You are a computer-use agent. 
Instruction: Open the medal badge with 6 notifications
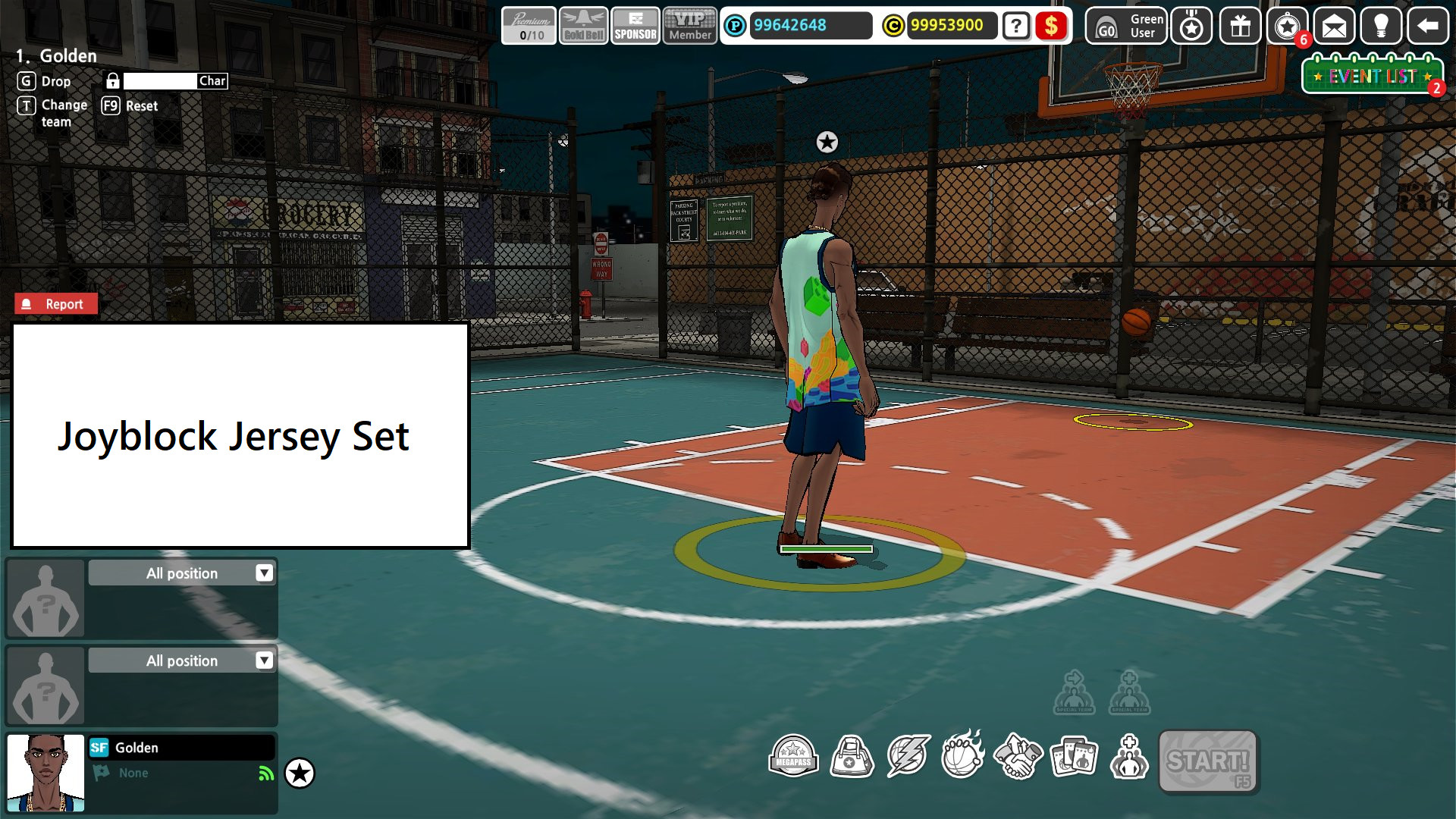(x=1287, y=27)
